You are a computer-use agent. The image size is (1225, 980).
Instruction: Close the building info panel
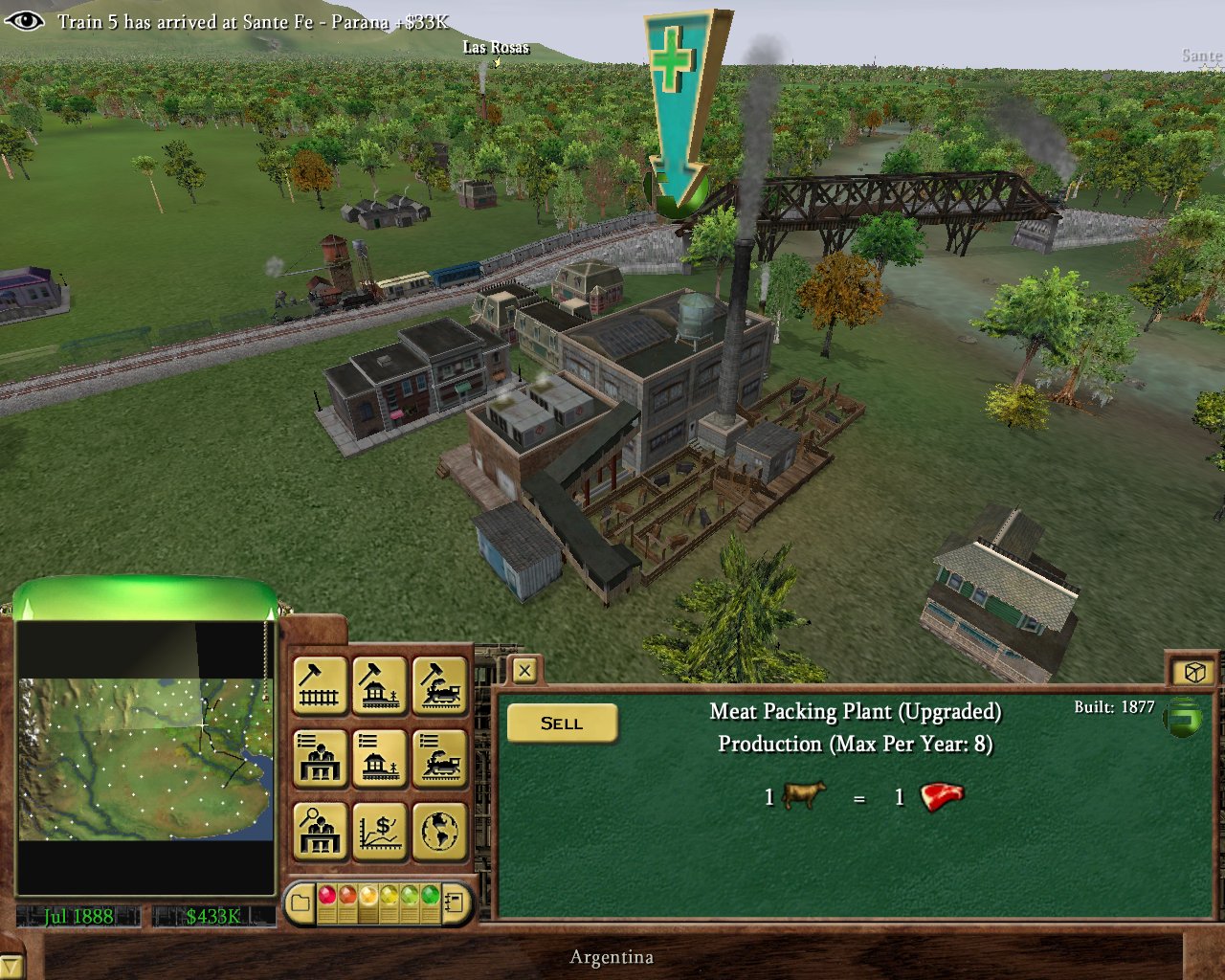524,671
